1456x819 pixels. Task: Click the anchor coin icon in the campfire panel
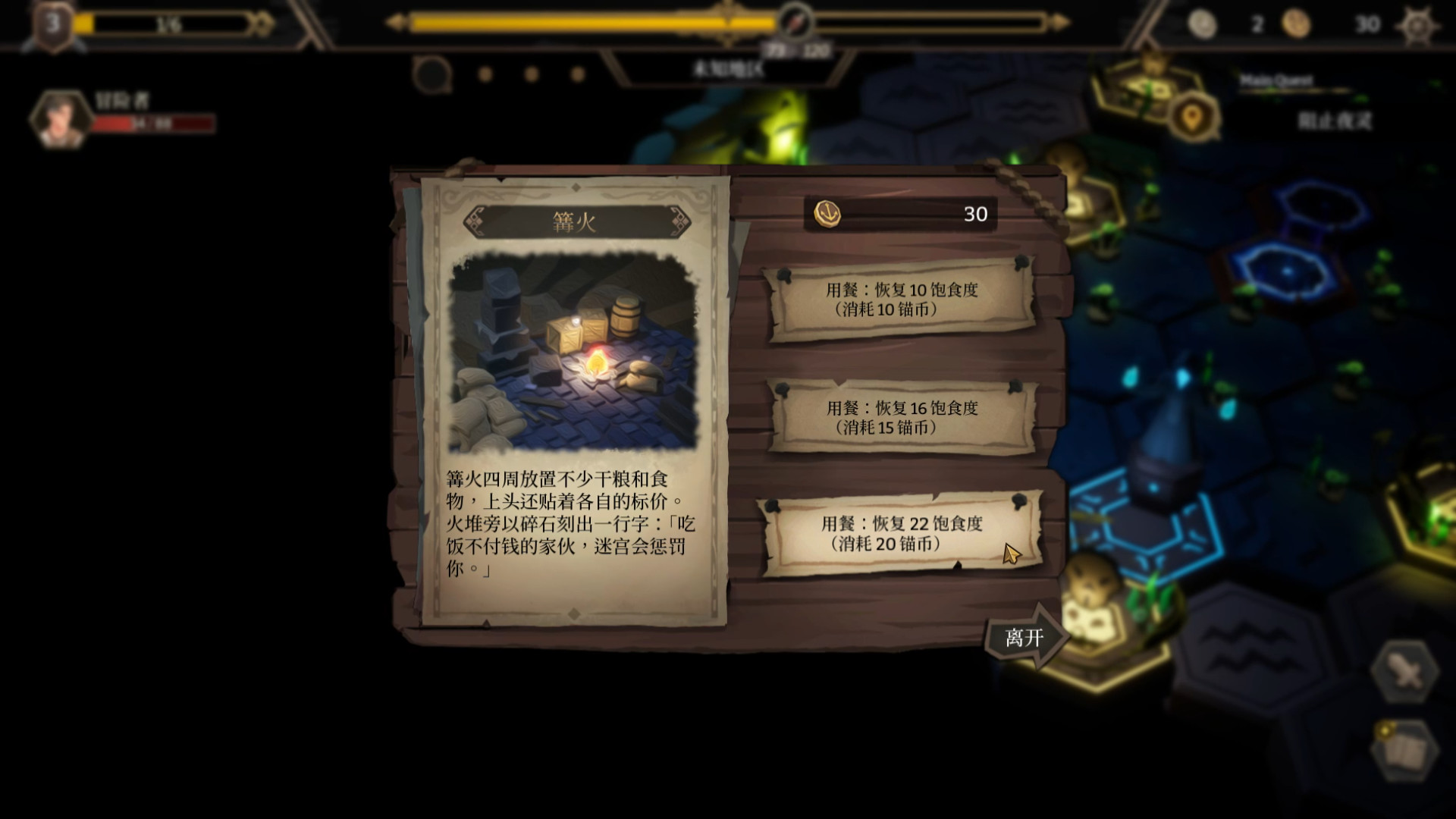point(828,212)
